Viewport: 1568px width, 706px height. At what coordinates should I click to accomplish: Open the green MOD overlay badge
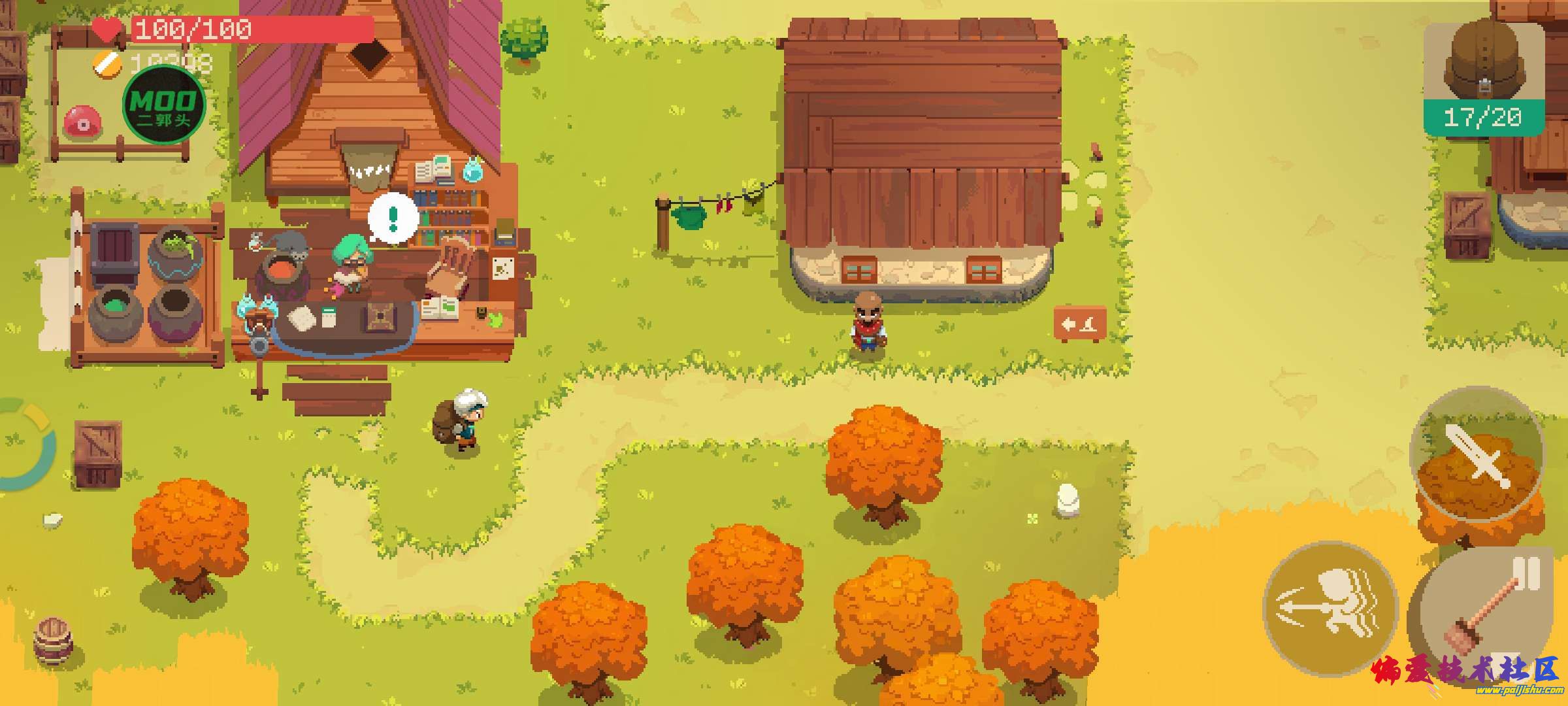(164, 106)
